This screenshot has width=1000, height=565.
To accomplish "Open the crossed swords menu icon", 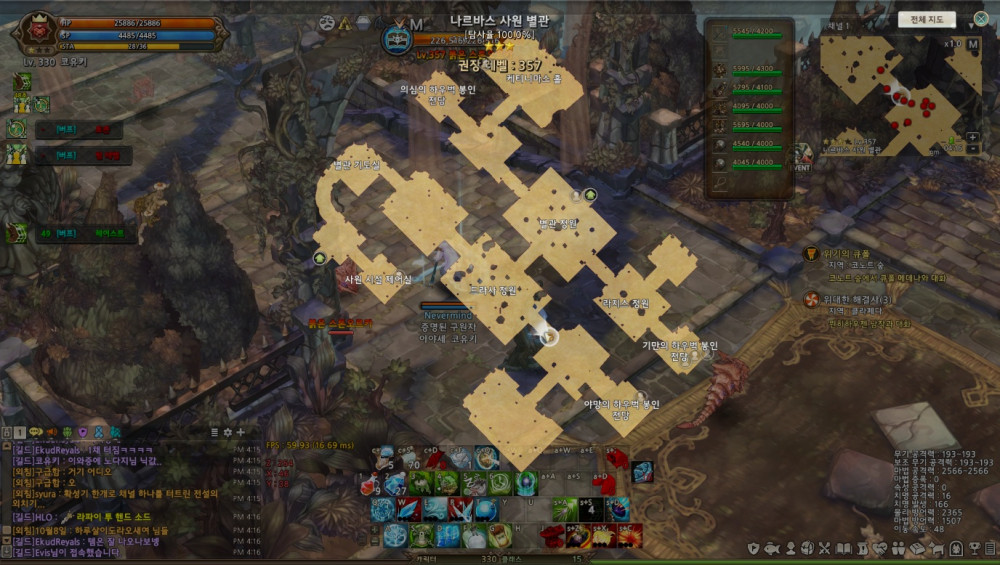I will (825, 549).
